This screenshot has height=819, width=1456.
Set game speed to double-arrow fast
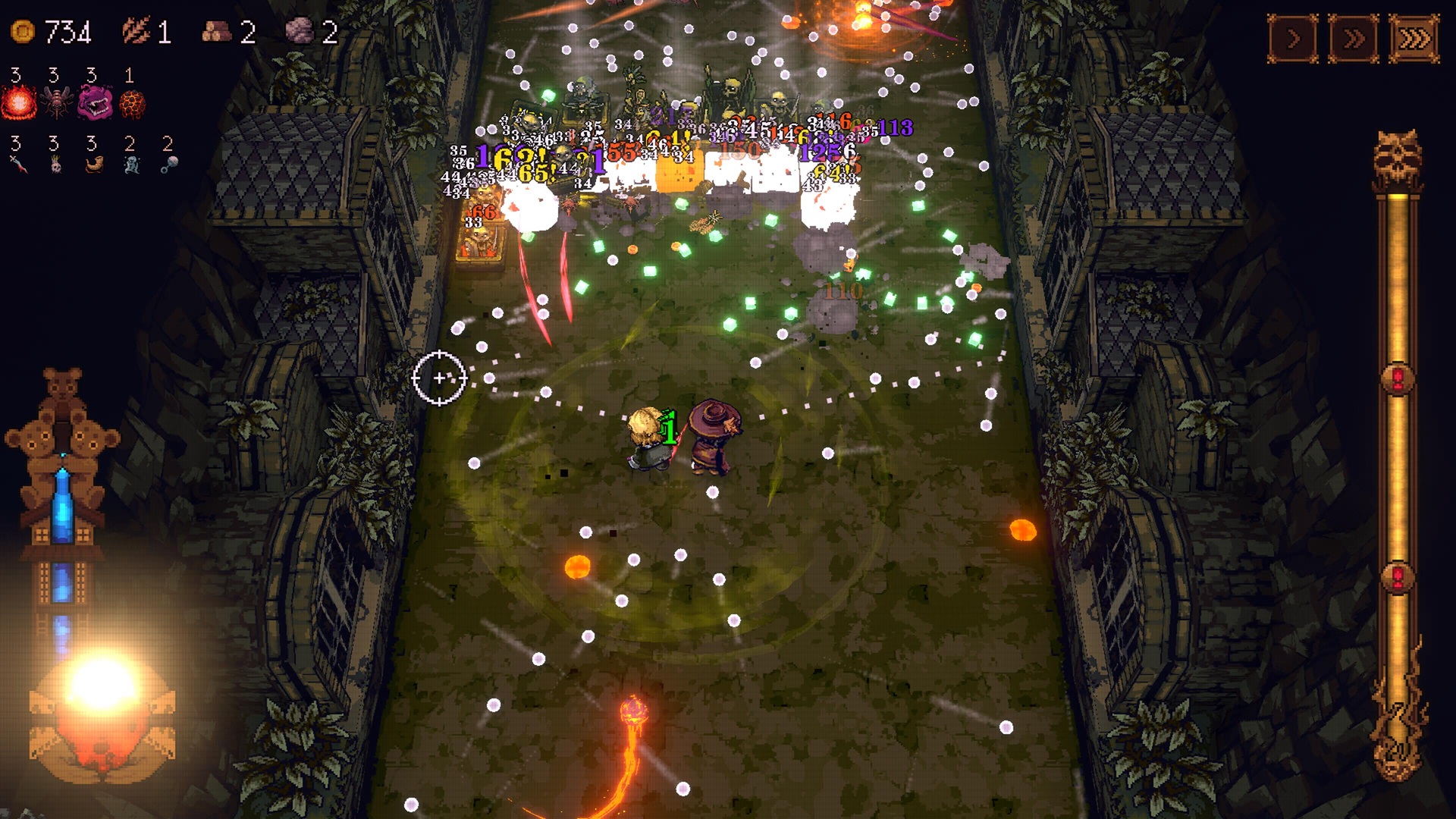[x=1354, y=39]
